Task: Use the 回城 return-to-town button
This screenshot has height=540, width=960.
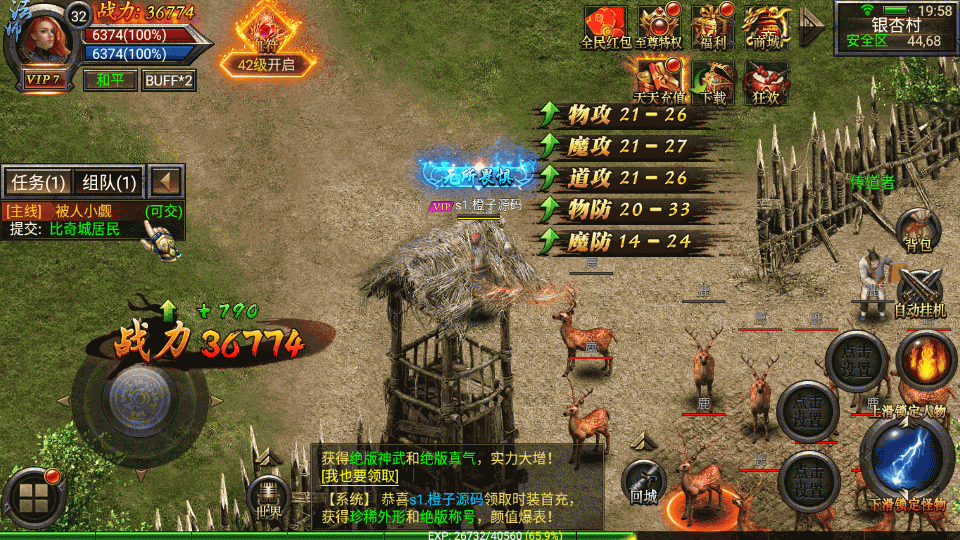Action: tap(644, 482)
